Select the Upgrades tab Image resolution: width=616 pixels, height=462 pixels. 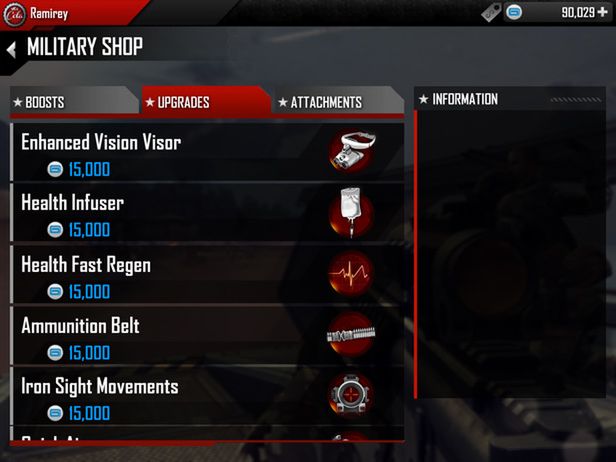pyautogui.click(x=203, y=102)
